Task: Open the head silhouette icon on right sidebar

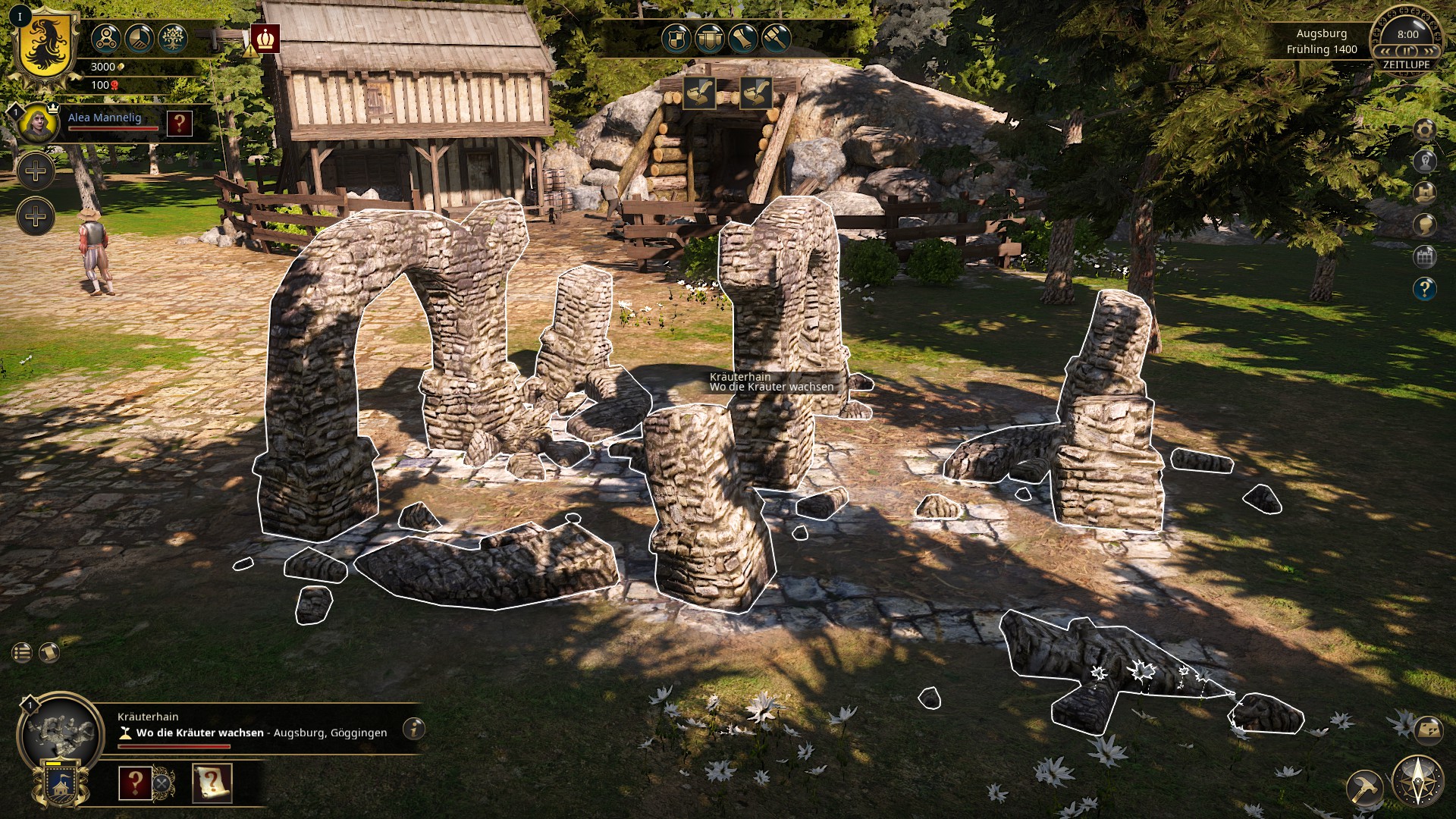Action: pos(1425,225)
